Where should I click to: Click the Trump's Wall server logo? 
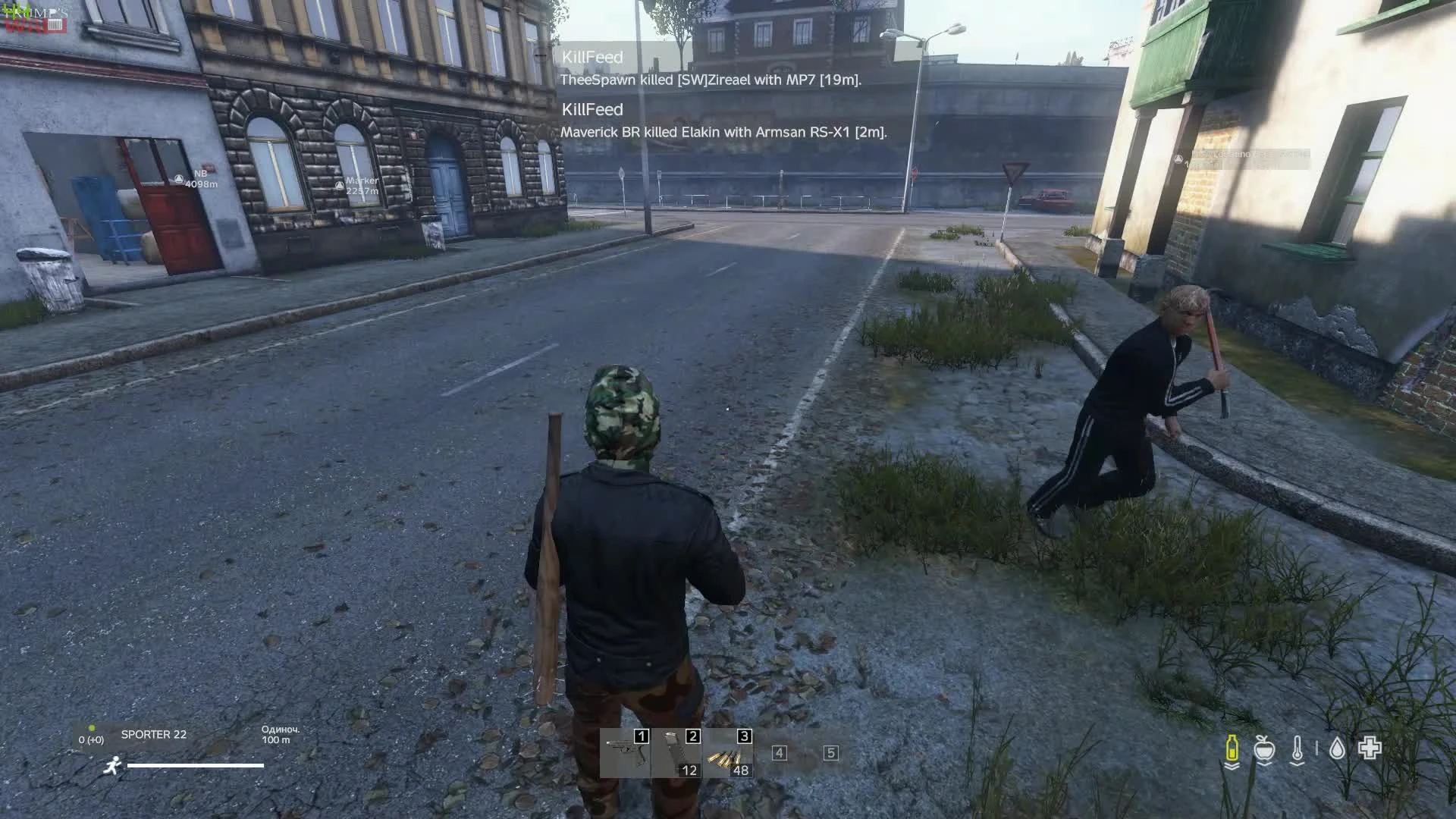click(34, 19)
